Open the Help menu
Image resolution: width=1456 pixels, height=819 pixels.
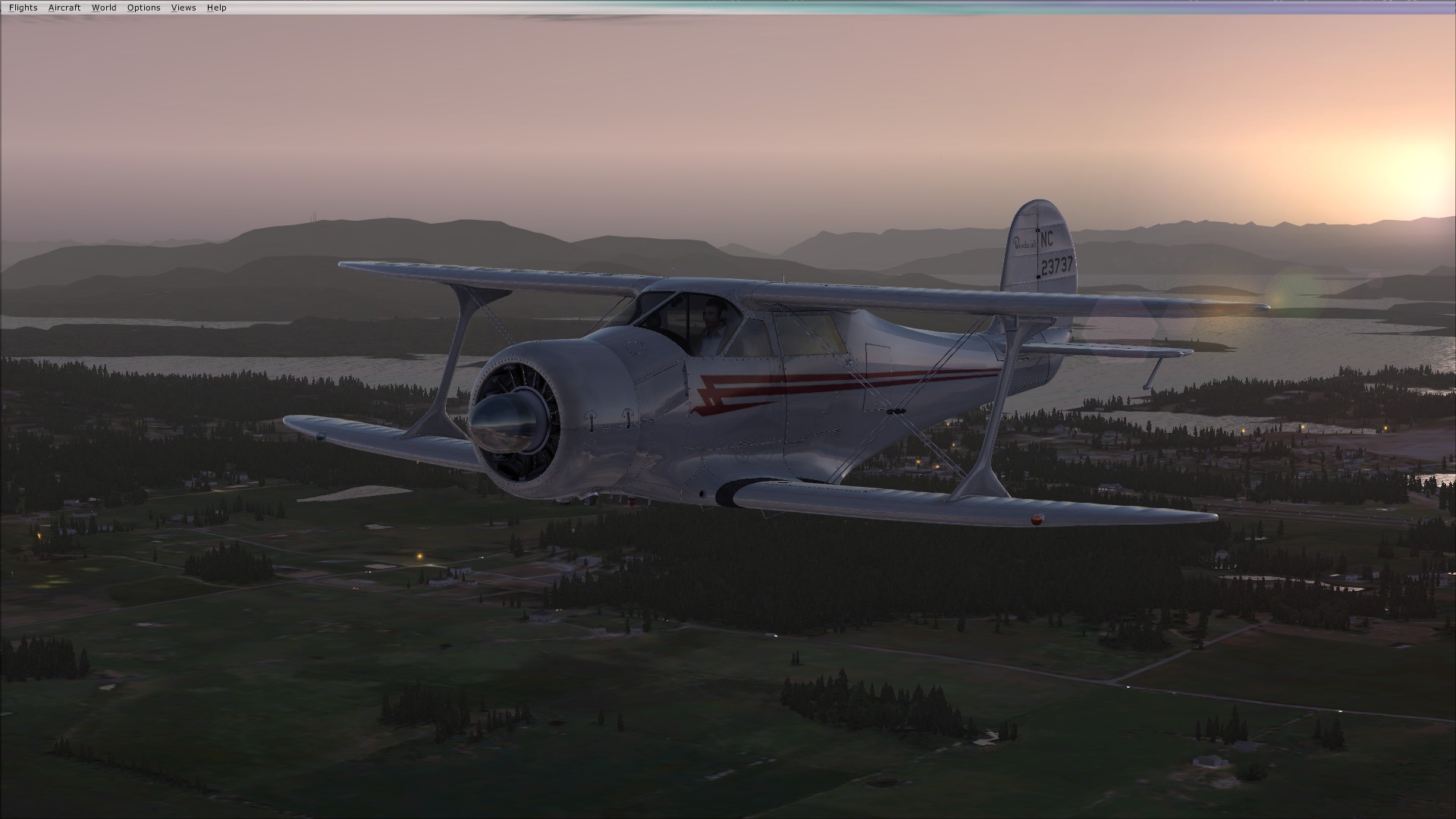click(216, 8)
